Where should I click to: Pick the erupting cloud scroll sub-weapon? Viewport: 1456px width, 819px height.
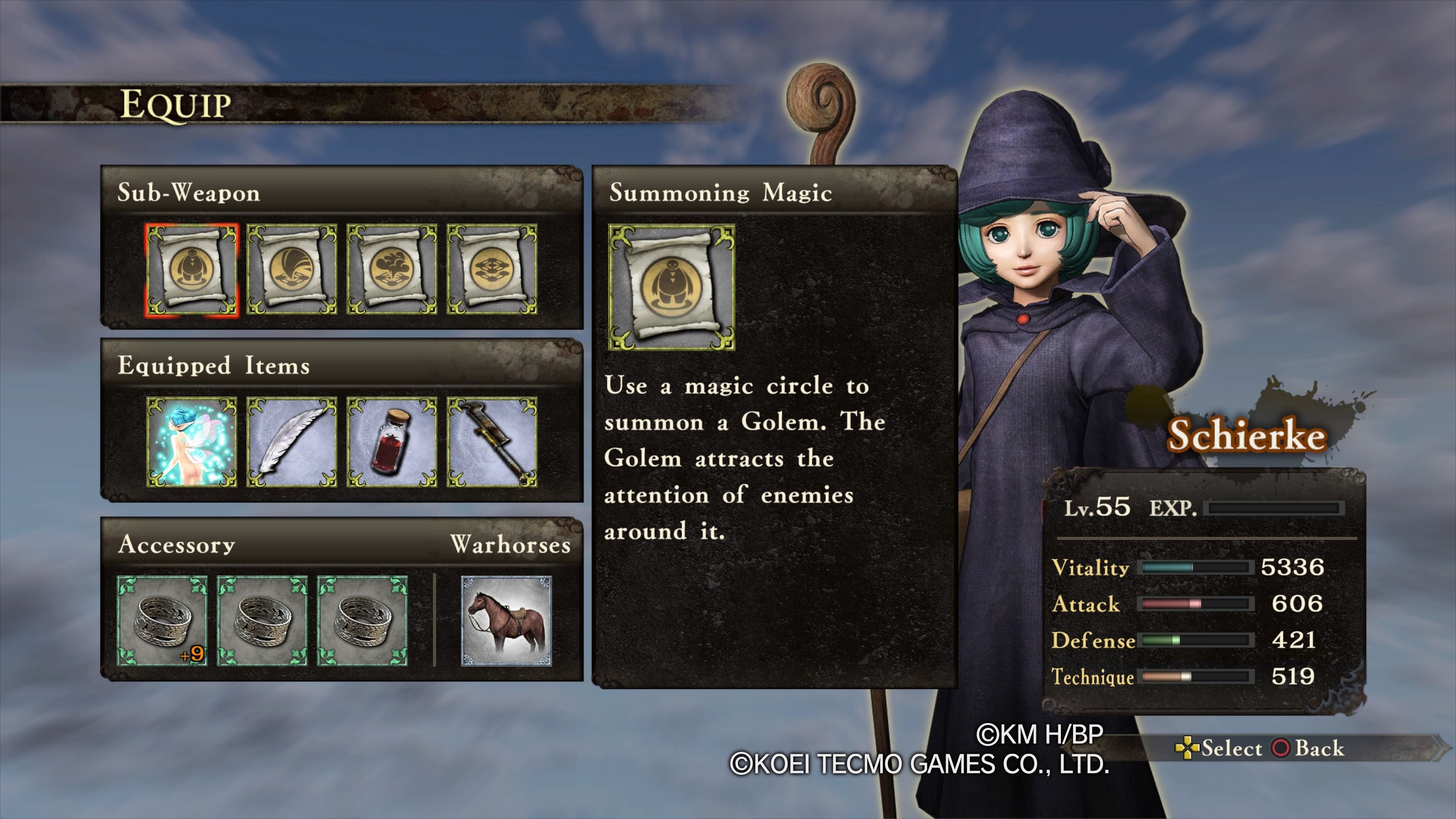(392, 270)
